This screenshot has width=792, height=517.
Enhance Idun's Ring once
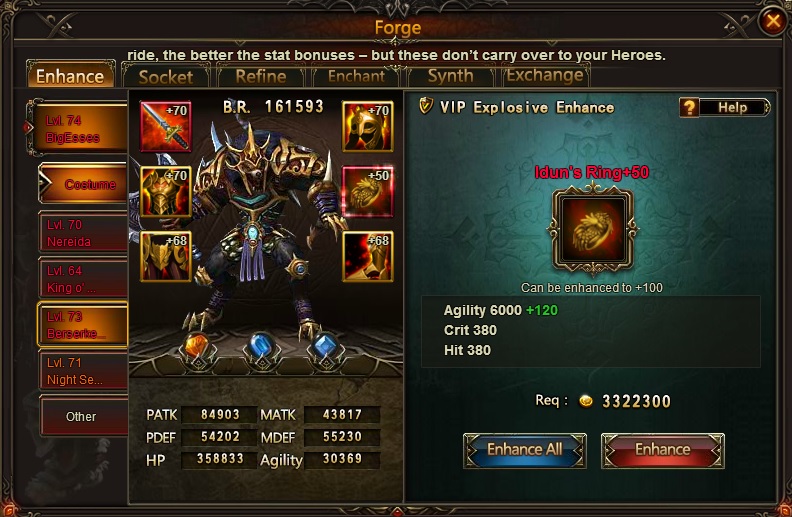pyautogui.click(x=662, y=450)
